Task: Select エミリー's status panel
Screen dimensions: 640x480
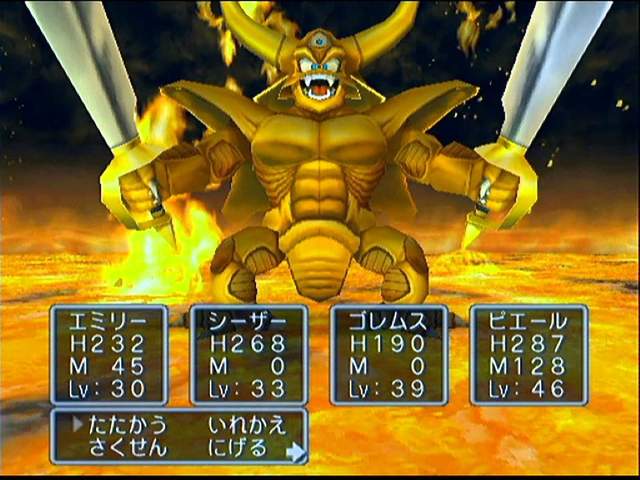Action: [x=109, y=355]
